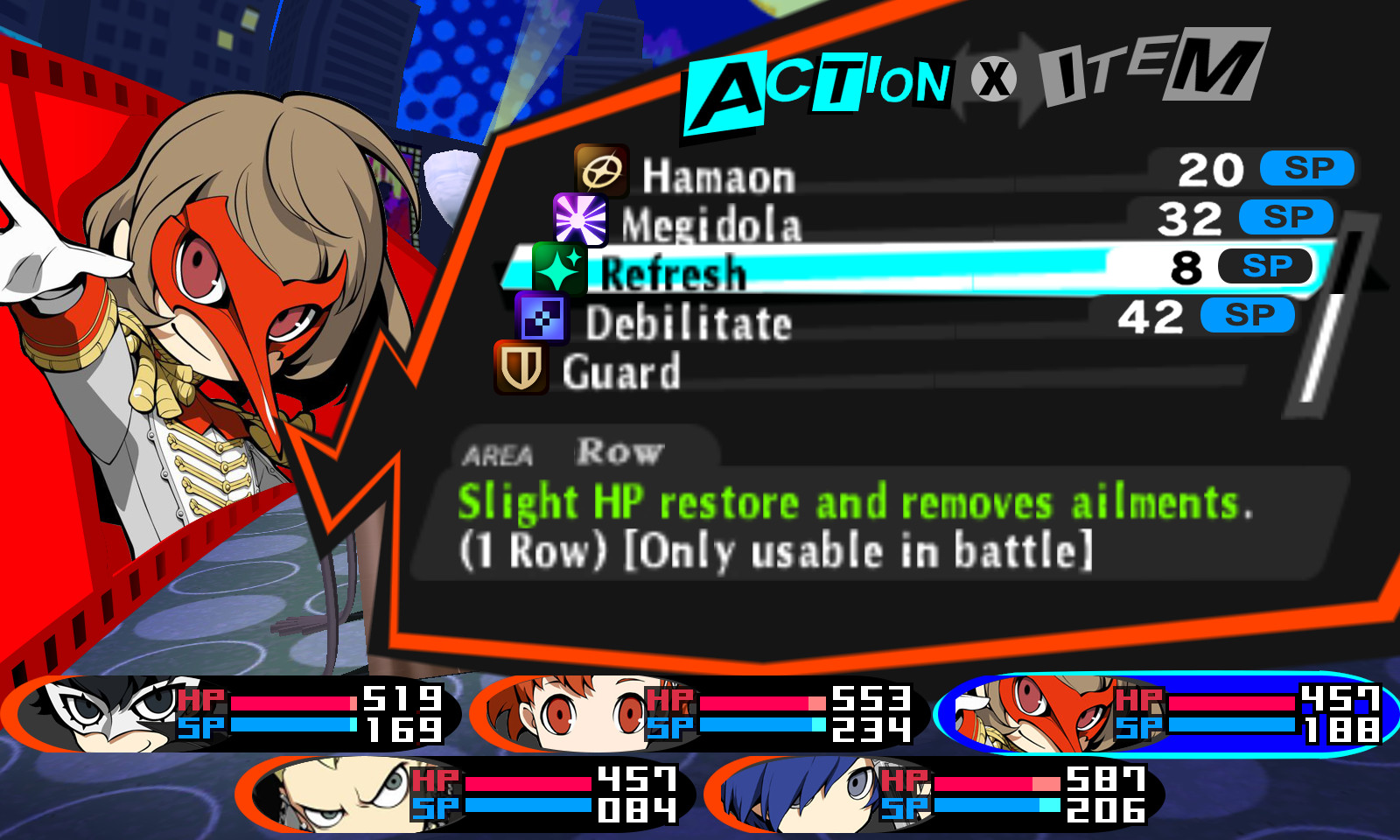1400x840 pixels.
Task: Select the Hamaon menu entry
Action: pyautogui.click(x=717, y=175)
